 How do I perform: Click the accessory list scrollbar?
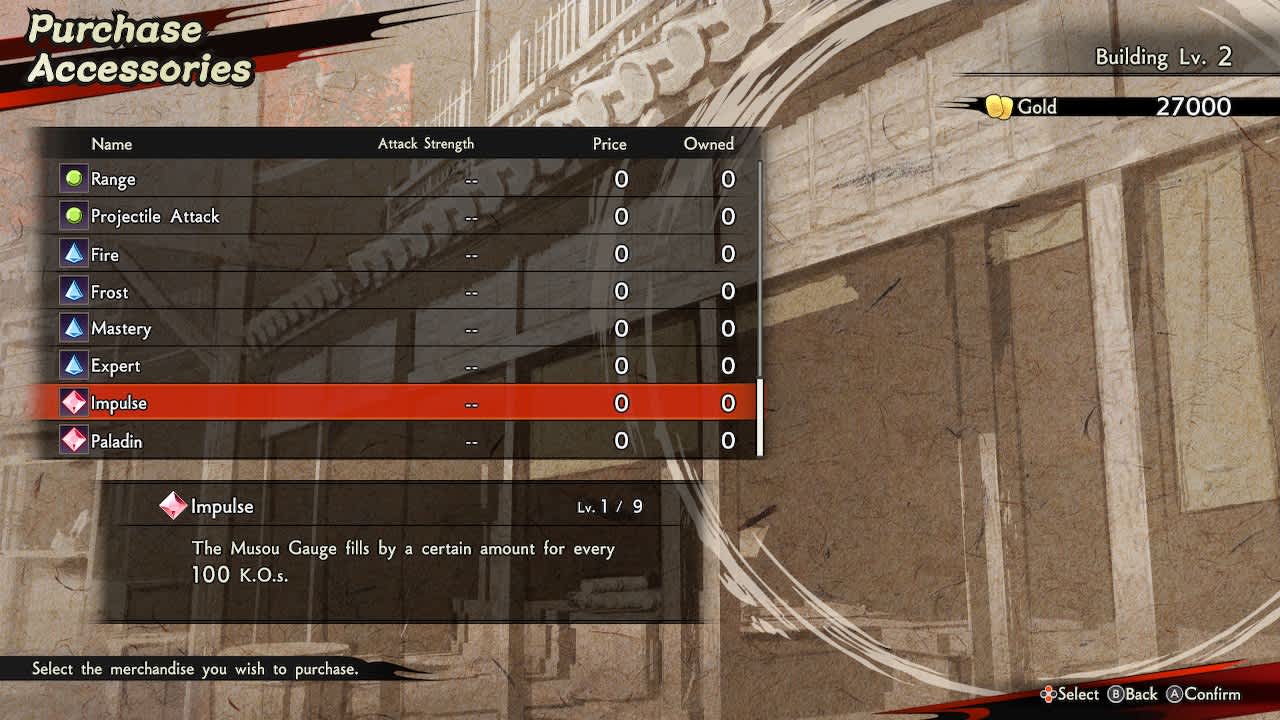point(760,417)
